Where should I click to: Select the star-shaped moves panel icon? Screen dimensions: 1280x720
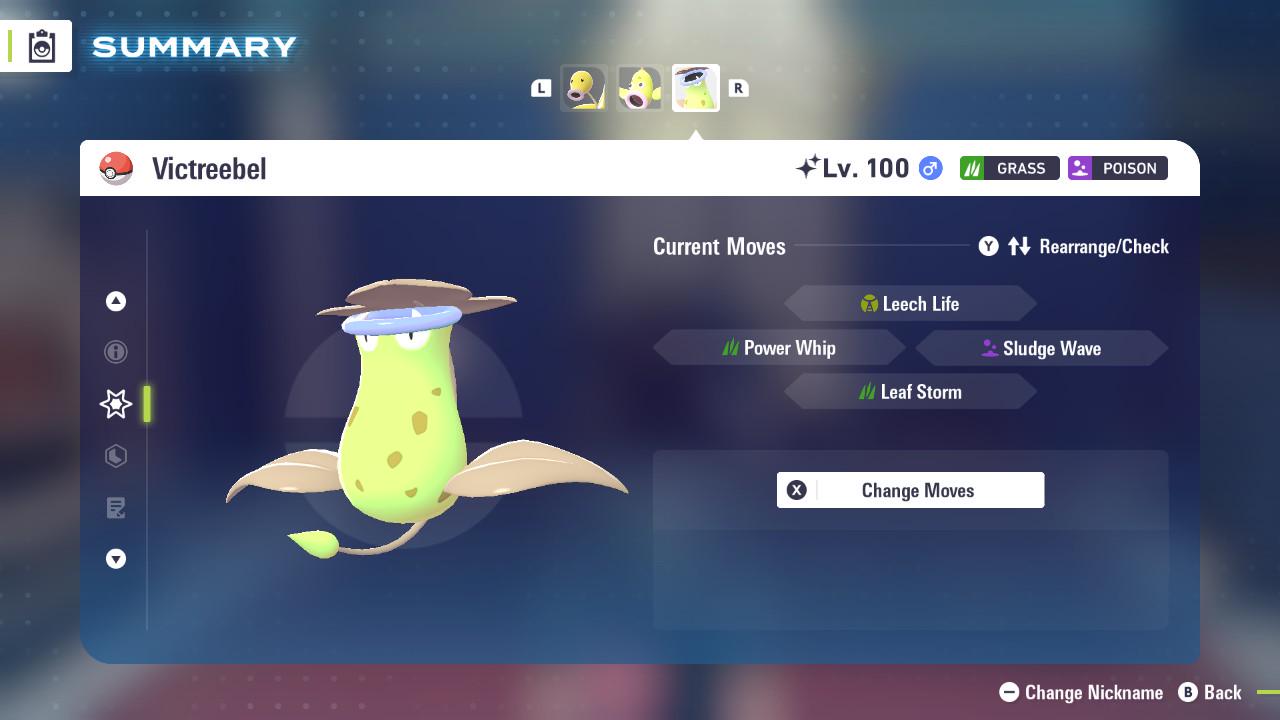point(116,404)
